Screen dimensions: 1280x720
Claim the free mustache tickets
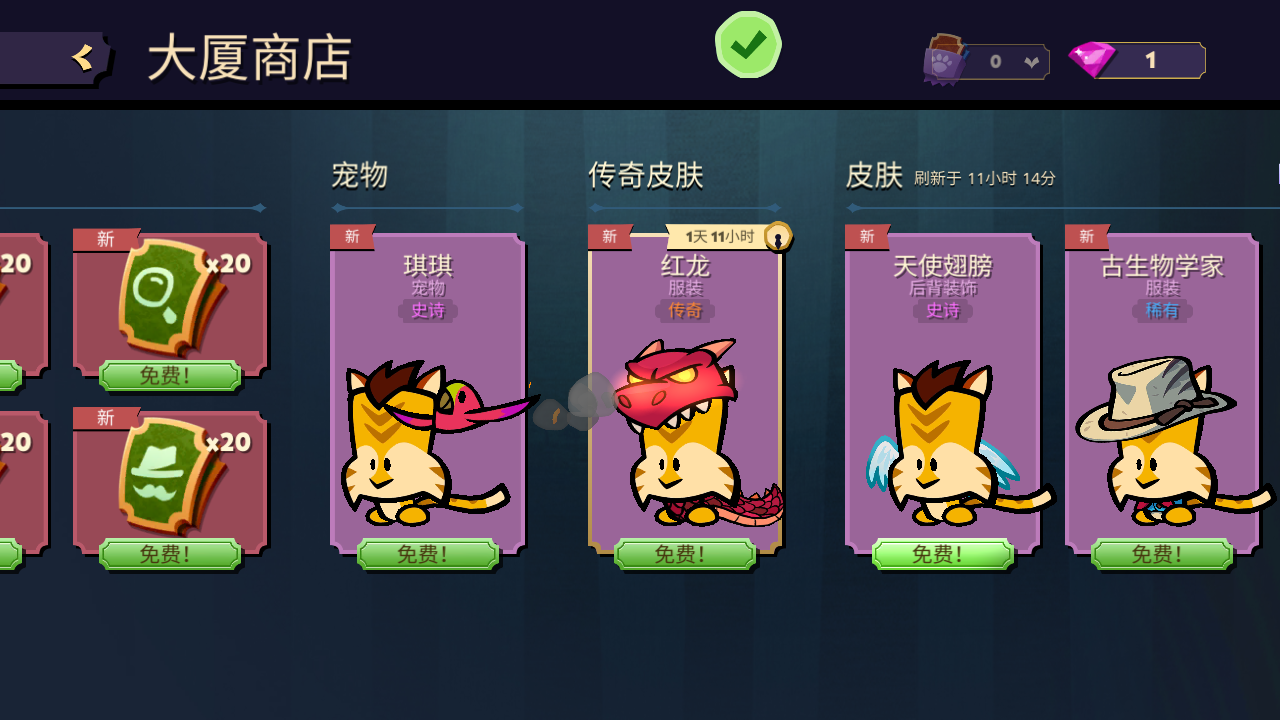pos(168,554)
